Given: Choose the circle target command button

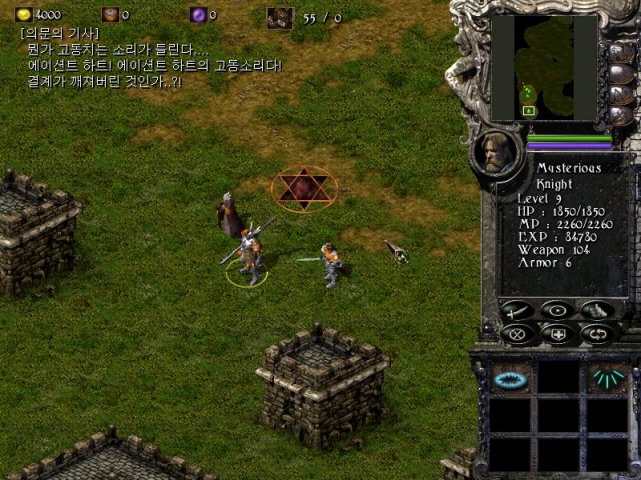Looking at the screenshot, I should (x=557, y=311).
